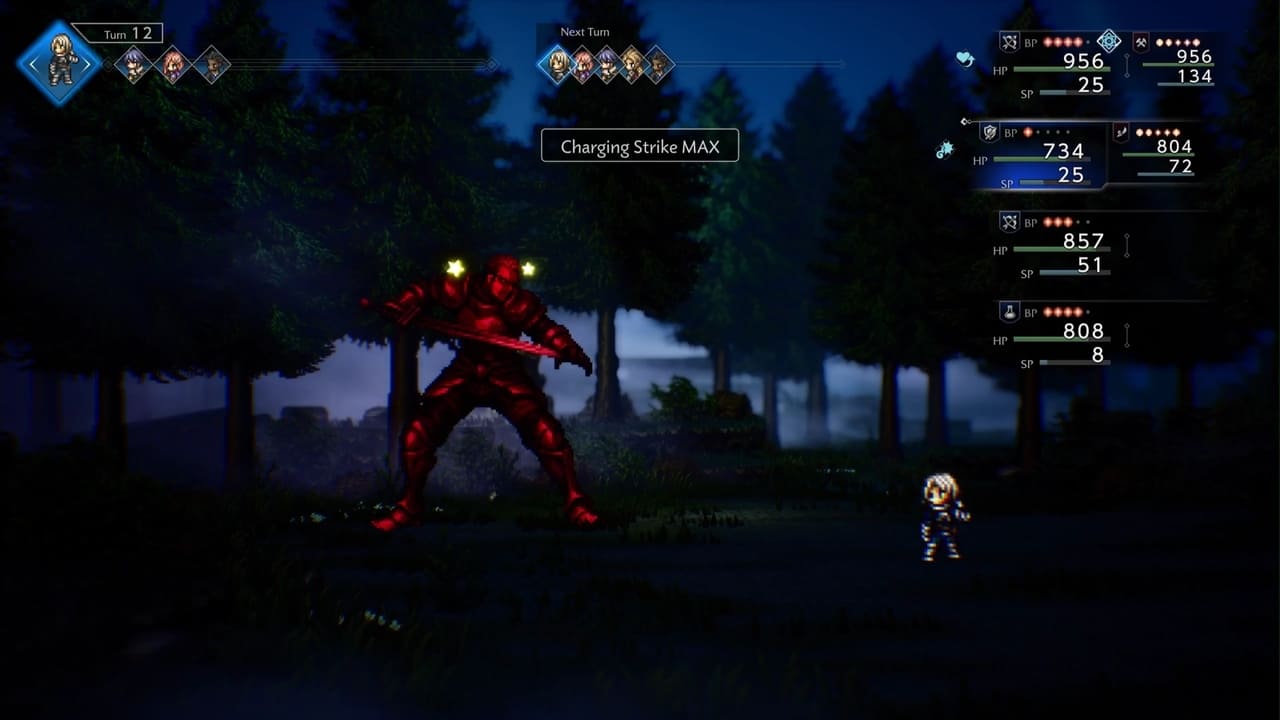
Task: Inspect the heart status effect icon
Action: [964, 60]
